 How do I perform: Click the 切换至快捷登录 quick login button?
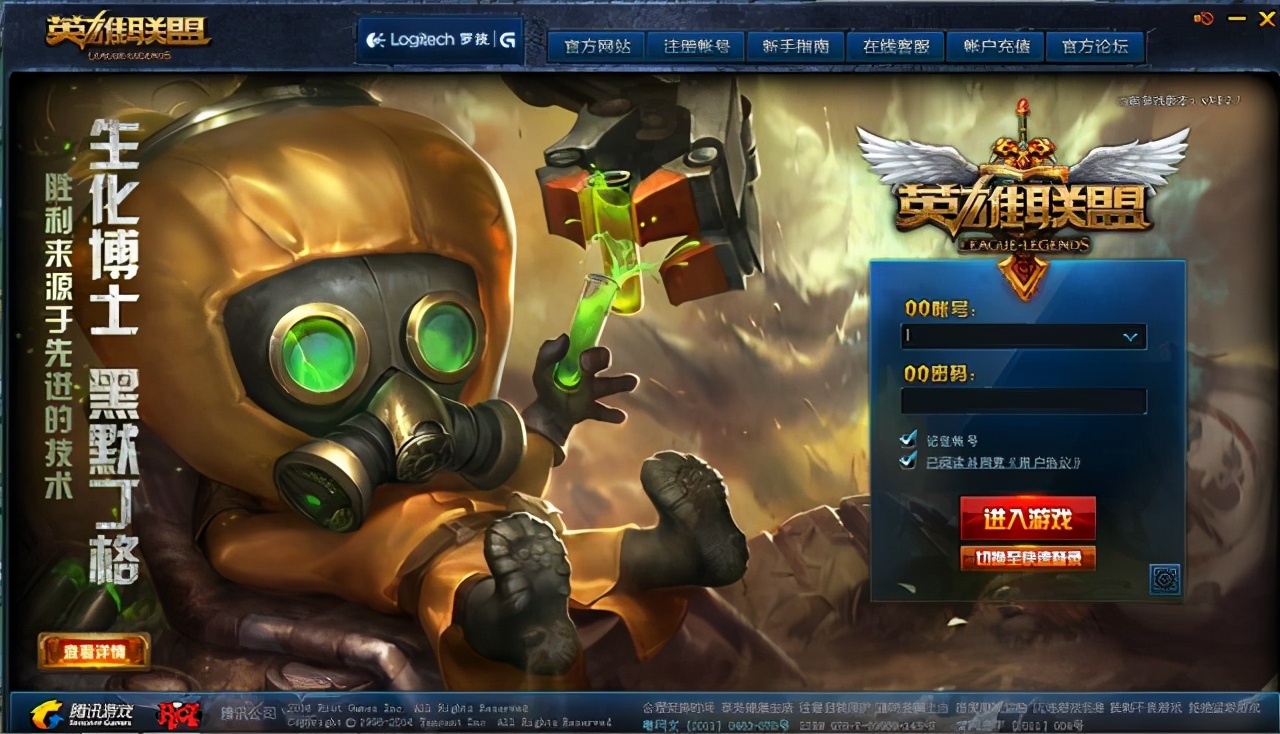point(1026,558)
